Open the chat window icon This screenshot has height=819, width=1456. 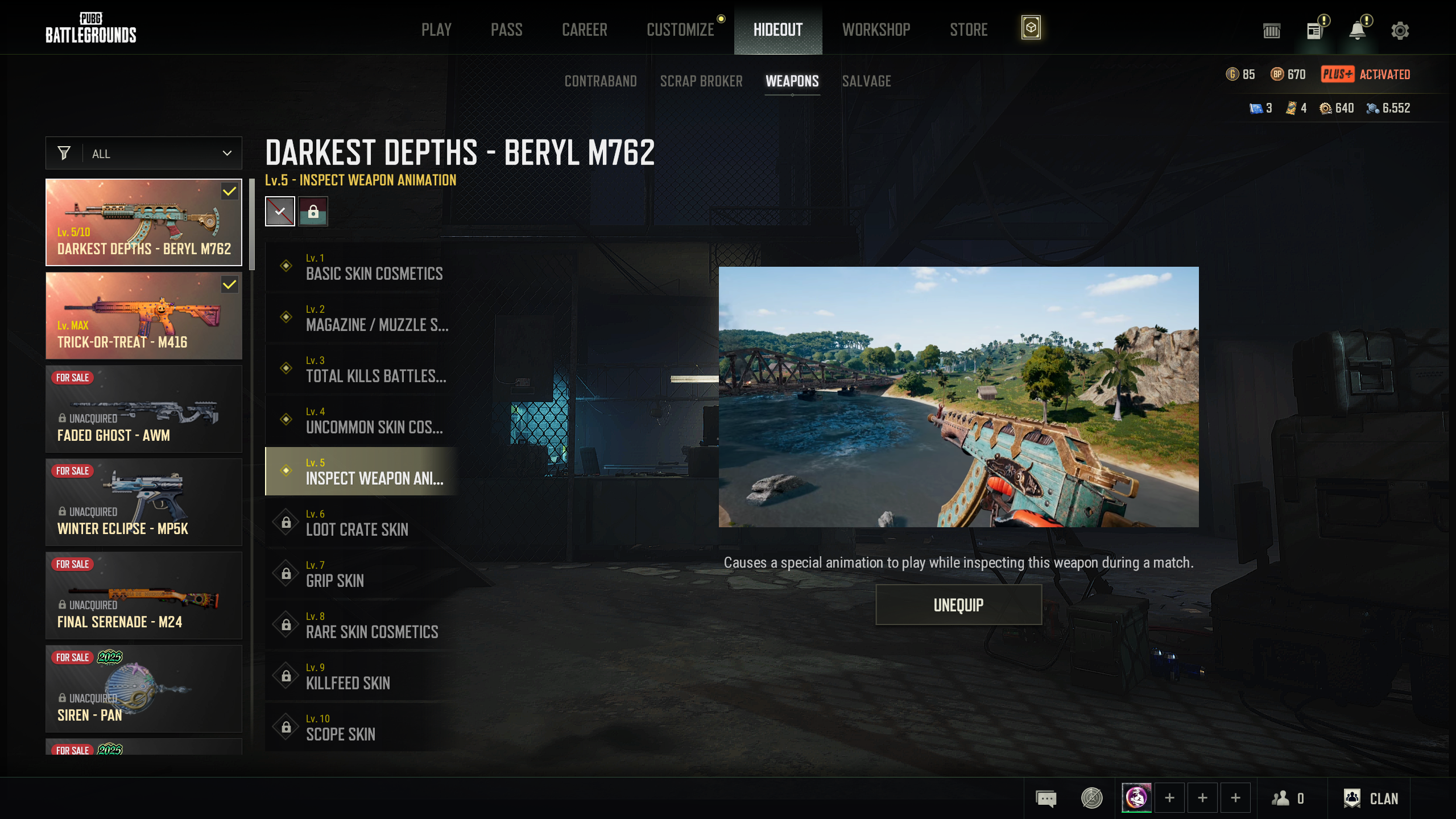[x=1046, y=799]
